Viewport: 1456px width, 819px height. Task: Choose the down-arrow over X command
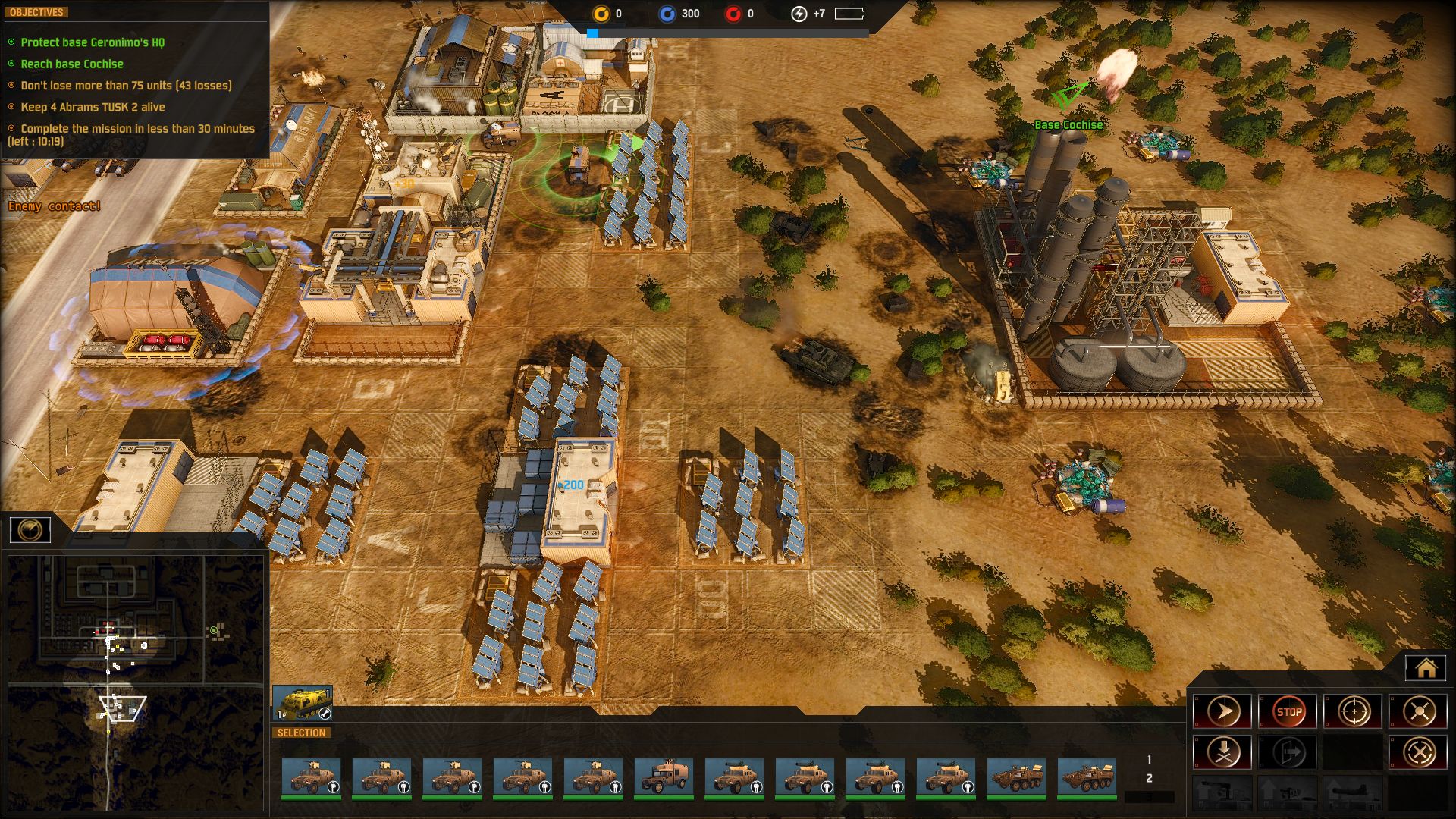pos(1222,752)
